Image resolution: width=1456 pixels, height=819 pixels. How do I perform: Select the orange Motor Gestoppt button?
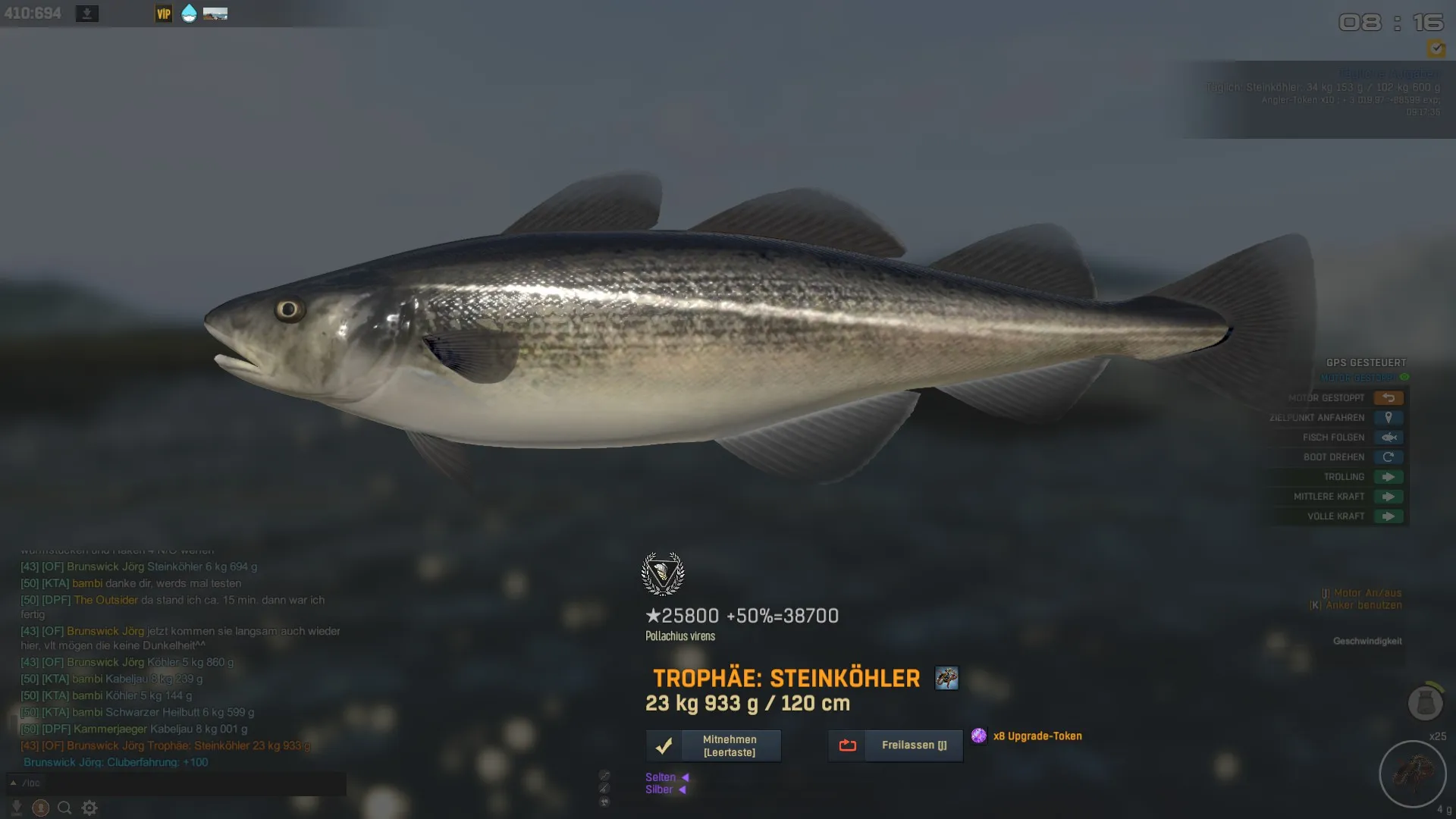click(x=1389, y=398)
